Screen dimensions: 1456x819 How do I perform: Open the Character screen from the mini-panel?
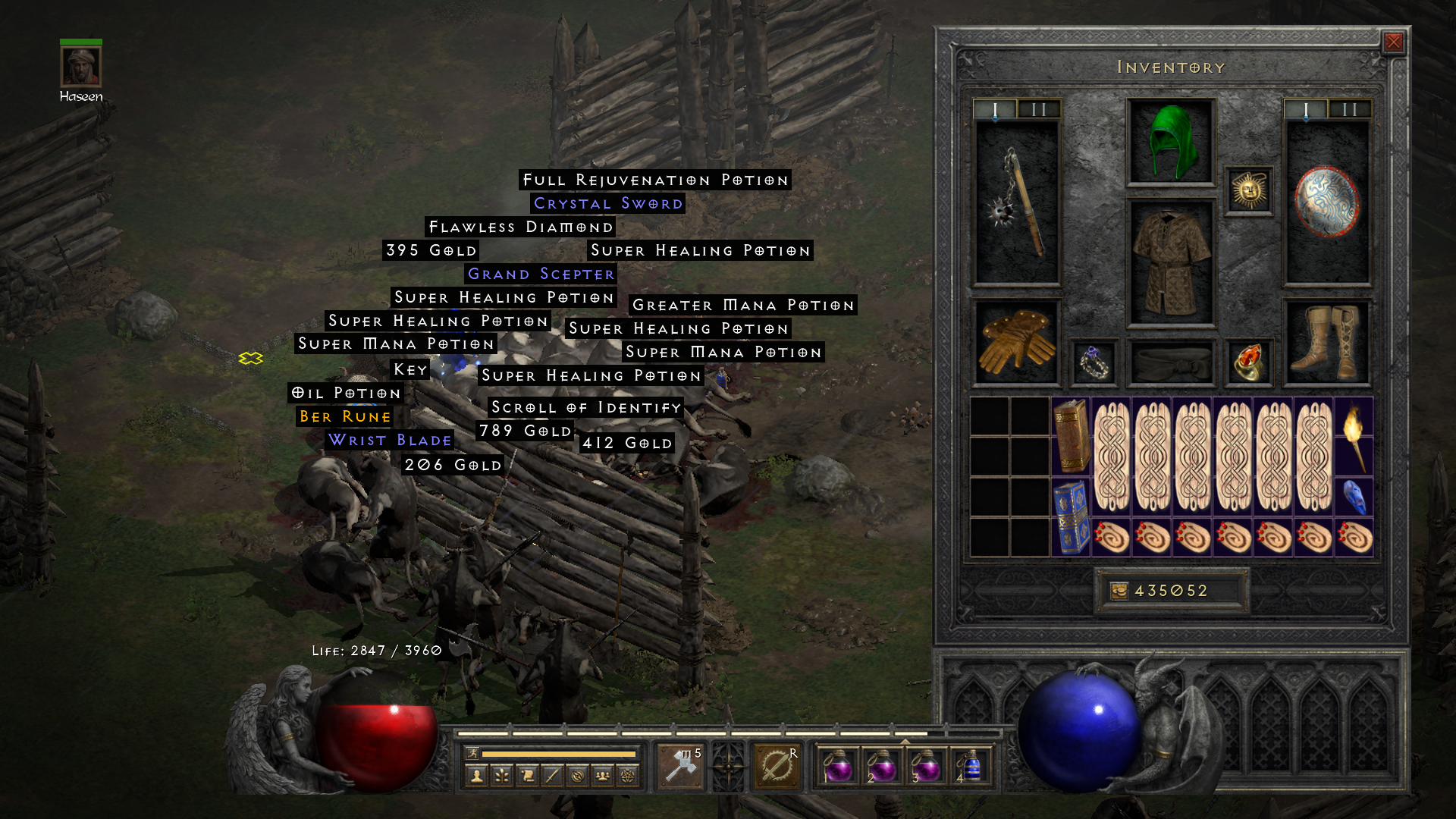pyautogui.click(x=478, y=774)
